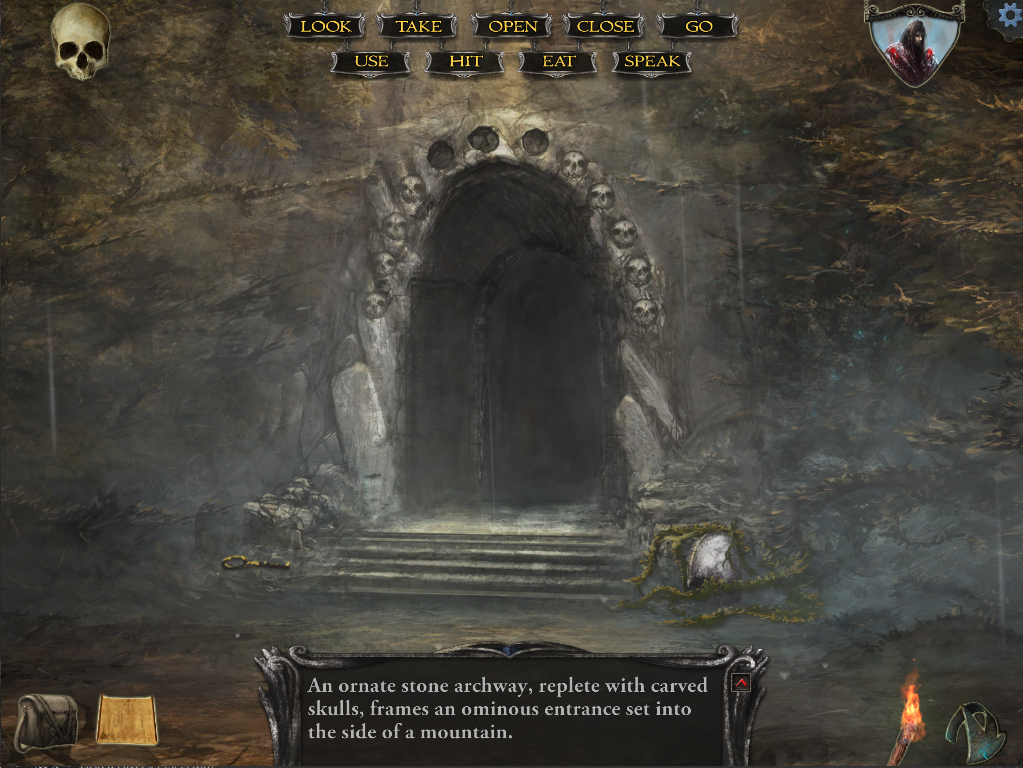The height and width of the screenshot is (768, 1023).
Task: Select the CLOSE verb button
Action: point(605,27)
